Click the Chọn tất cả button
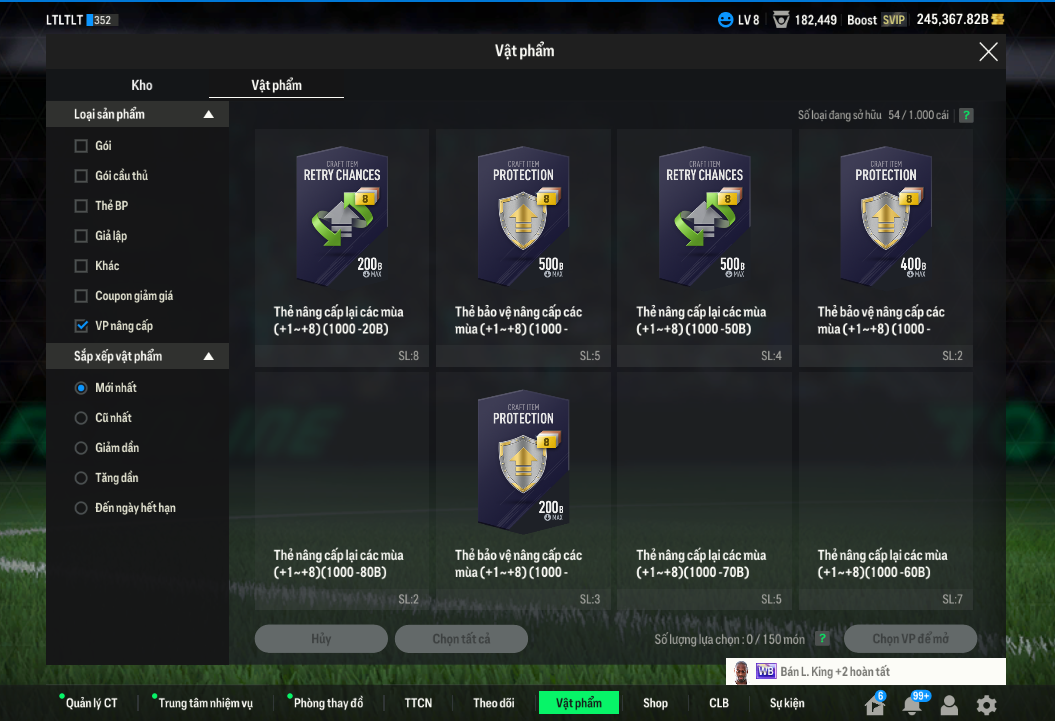 pyautogui.click(x=461, y=639)
